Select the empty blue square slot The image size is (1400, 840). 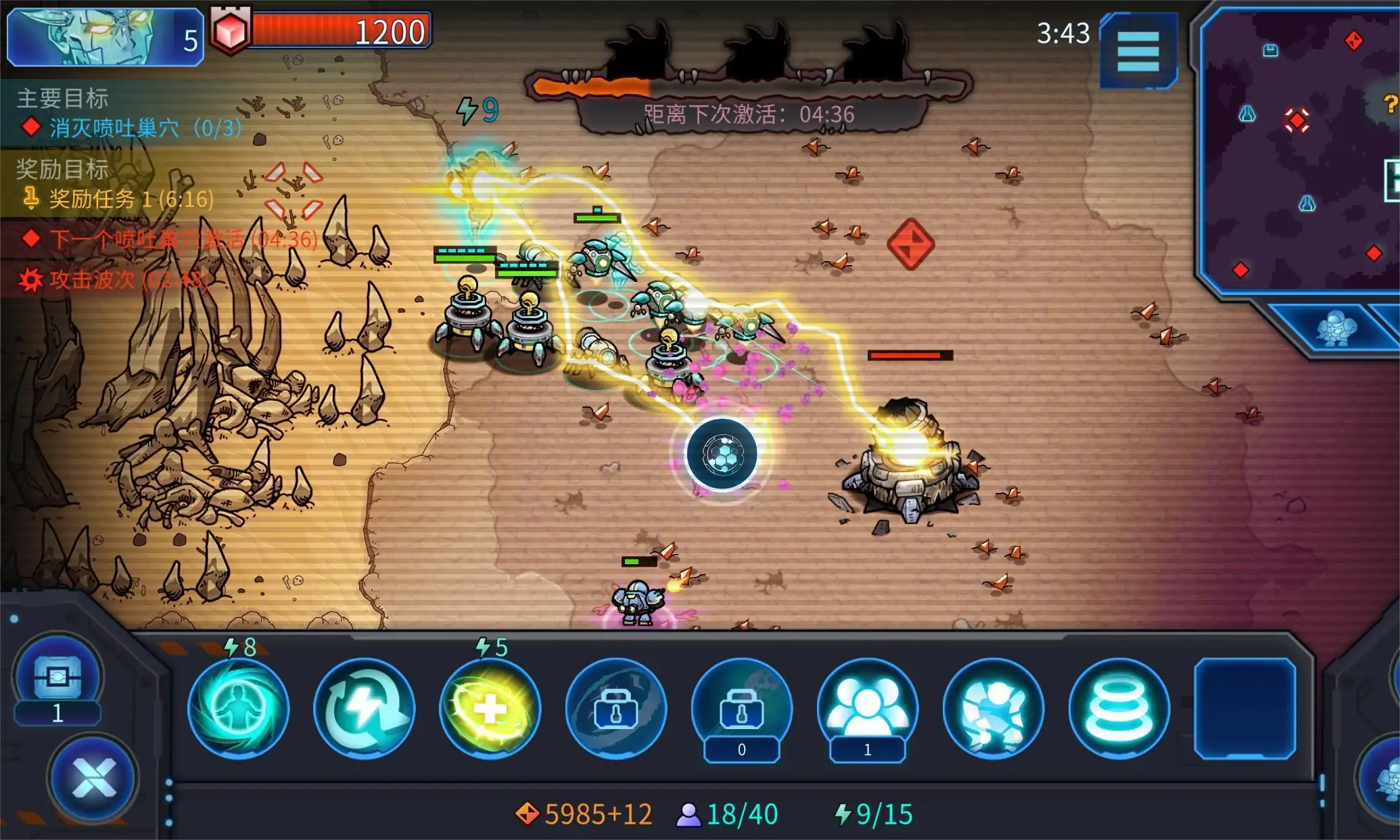1244,708
